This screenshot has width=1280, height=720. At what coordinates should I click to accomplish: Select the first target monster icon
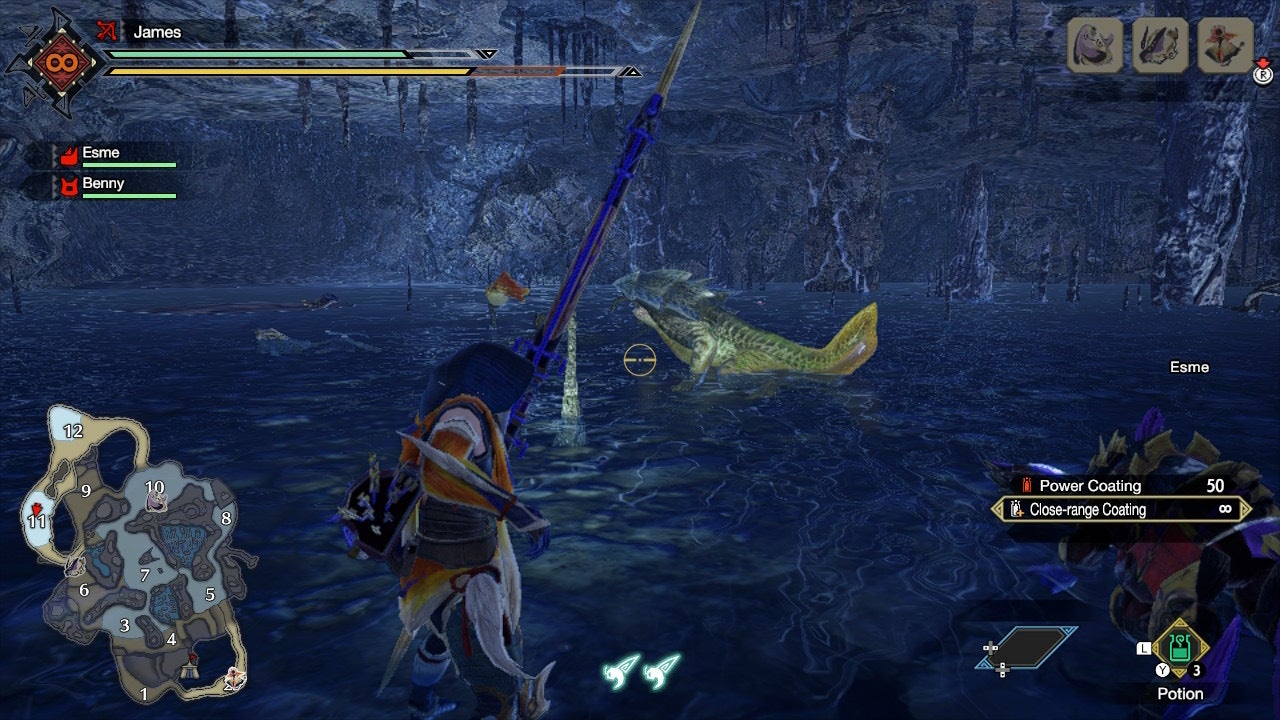coord(1094,42)
